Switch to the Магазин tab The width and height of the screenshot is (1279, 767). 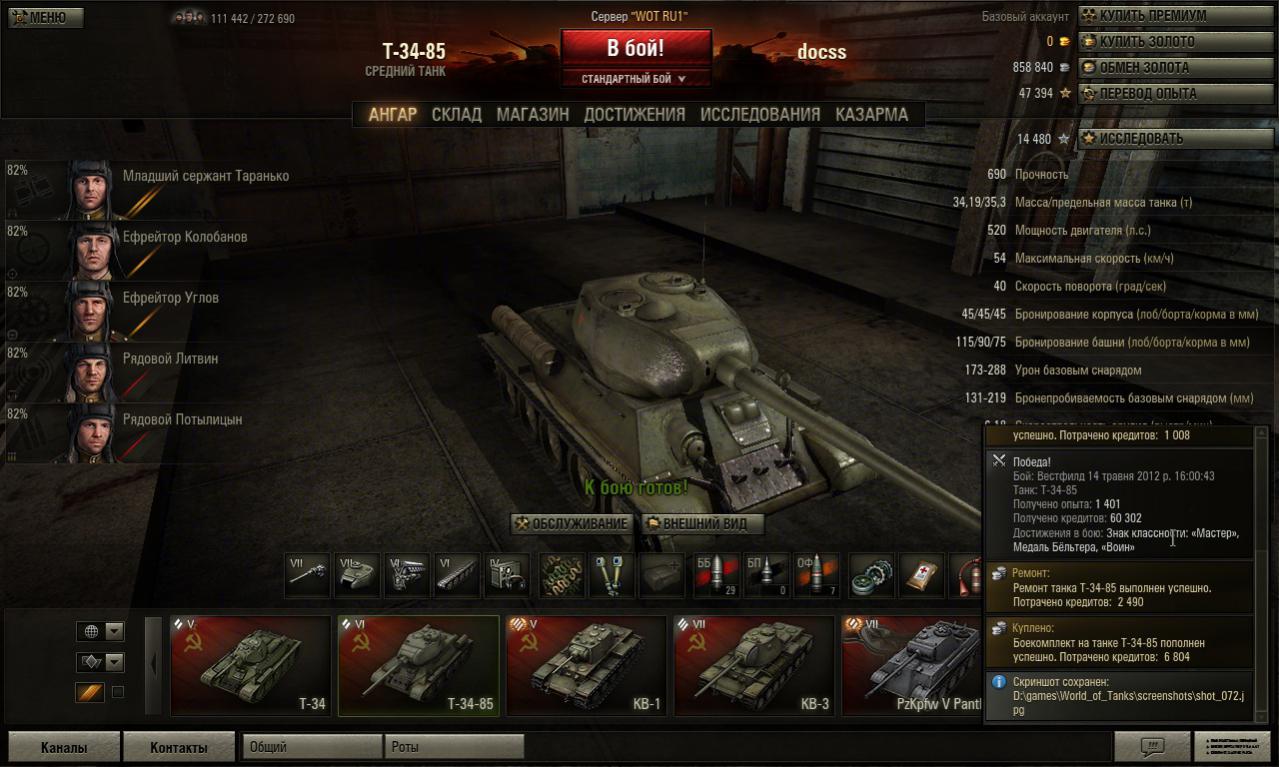(533, 114)
